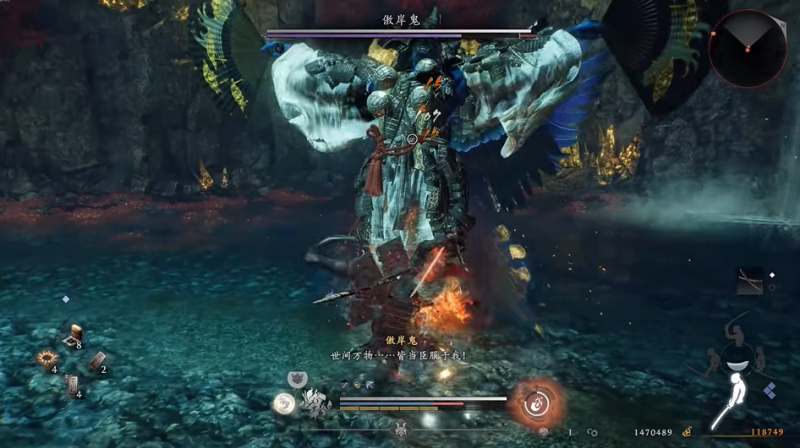
Task: Use the elixir item with count 8
Action: coord(73,337)
